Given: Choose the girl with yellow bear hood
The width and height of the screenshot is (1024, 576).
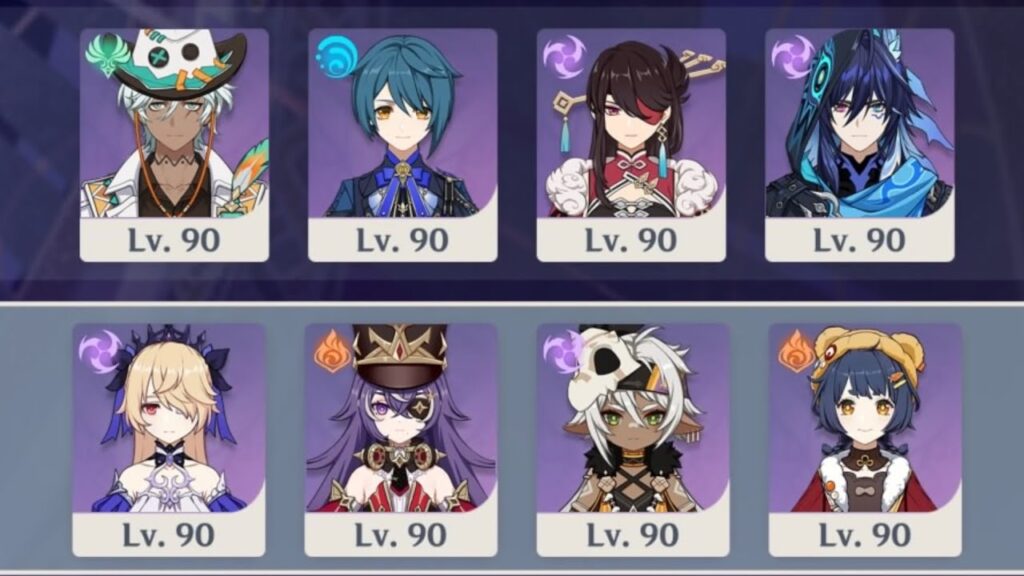Looking at the screenshot, I should click(x=865, y=438).
